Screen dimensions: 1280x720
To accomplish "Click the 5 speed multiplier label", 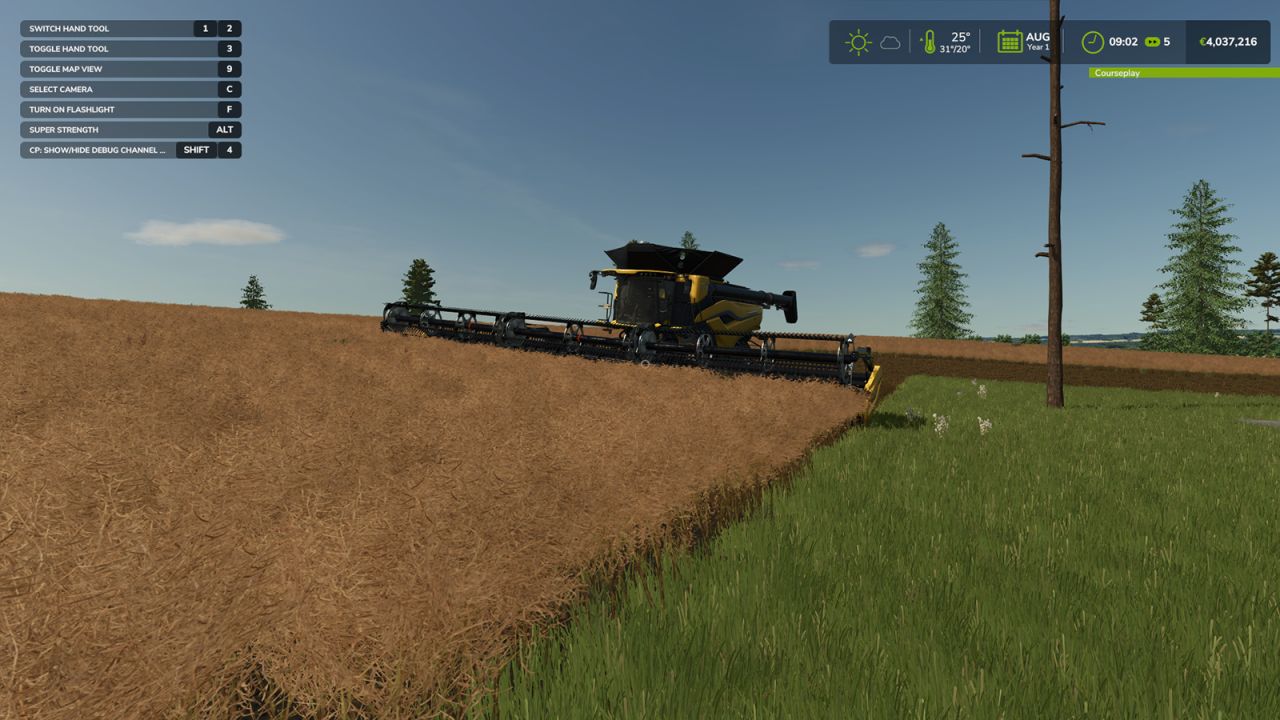I will (1165, 41).
